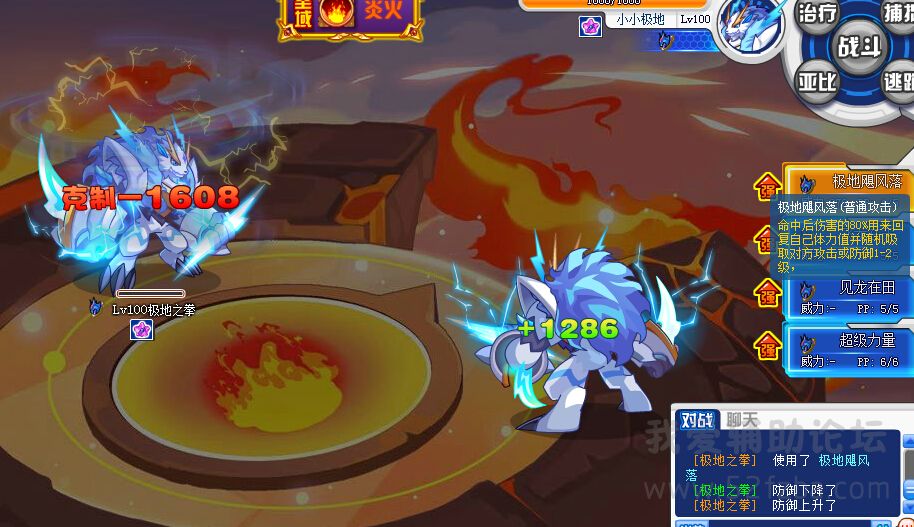
Task: Switch to the 聊天 (chat) tab
Action: 741,420
